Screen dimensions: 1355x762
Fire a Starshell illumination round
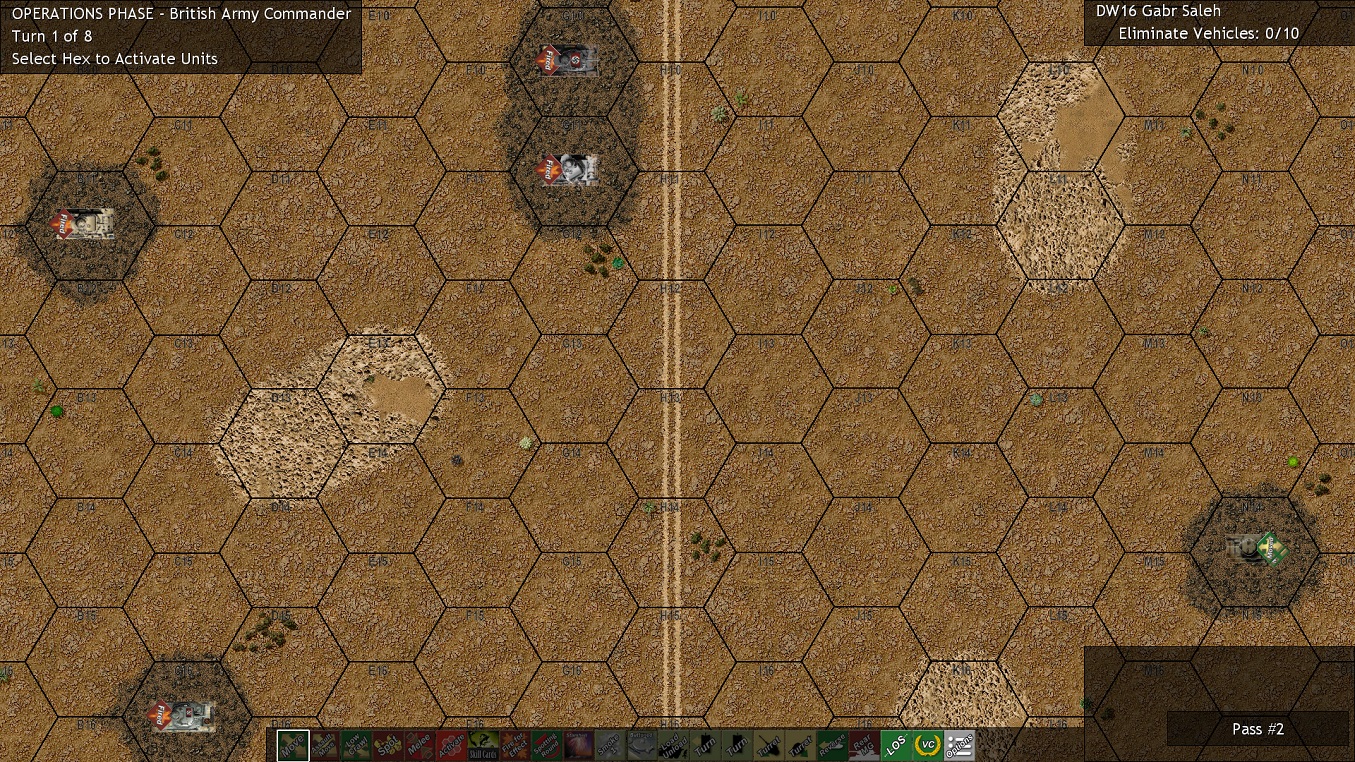[578, 745]
